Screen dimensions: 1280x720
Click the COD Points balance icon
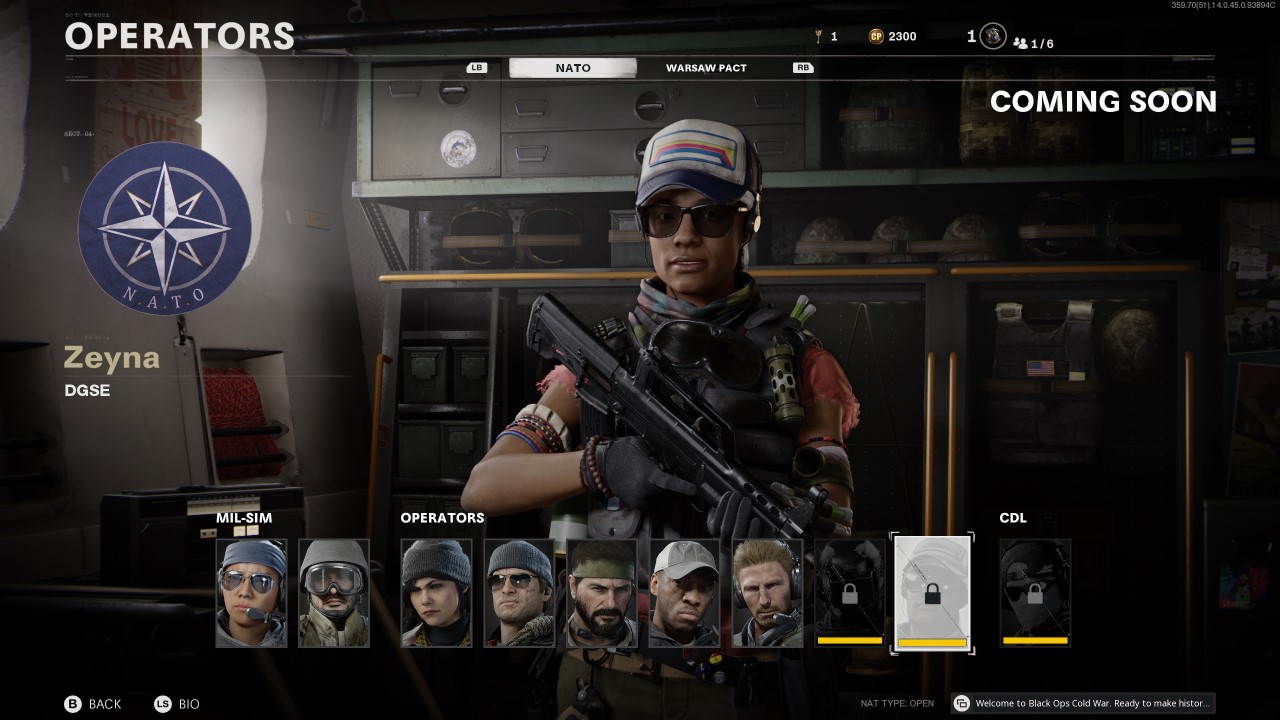(877, 36)
